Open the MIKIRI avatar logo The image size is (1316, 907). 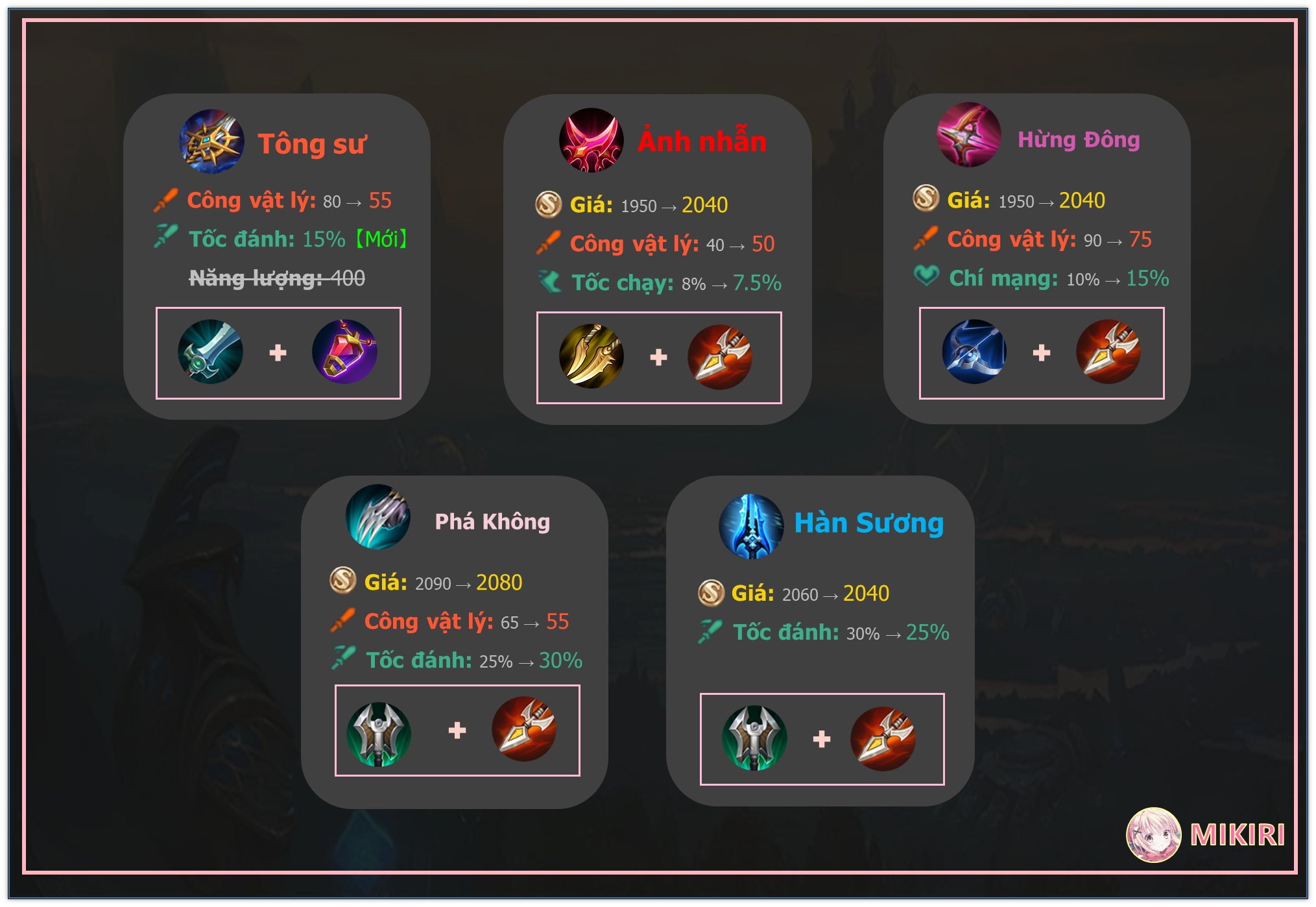click(x=1153, y=835)
